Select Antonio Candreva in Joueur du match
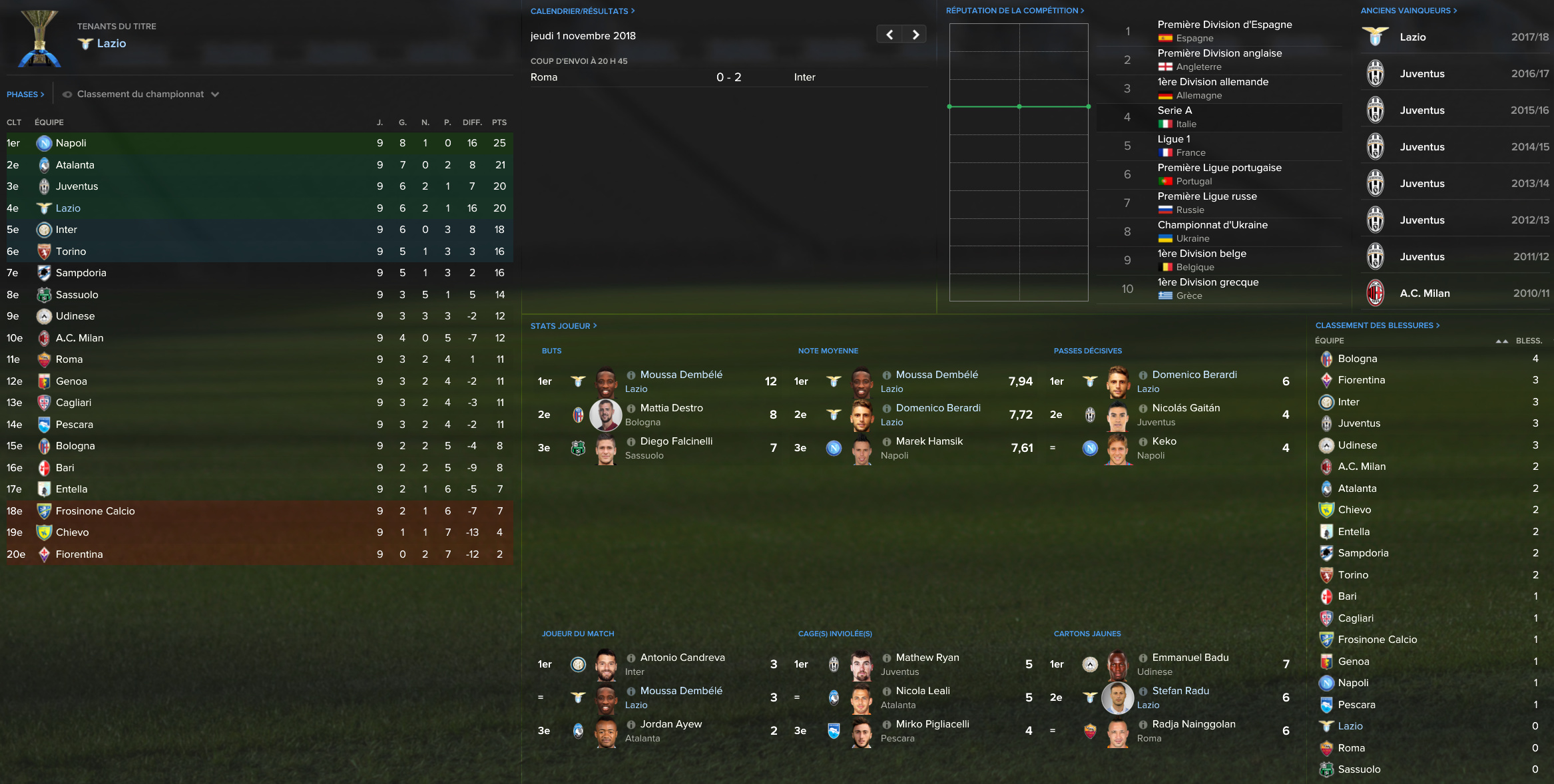1554x784 pixels. click(x=682, y=658)
